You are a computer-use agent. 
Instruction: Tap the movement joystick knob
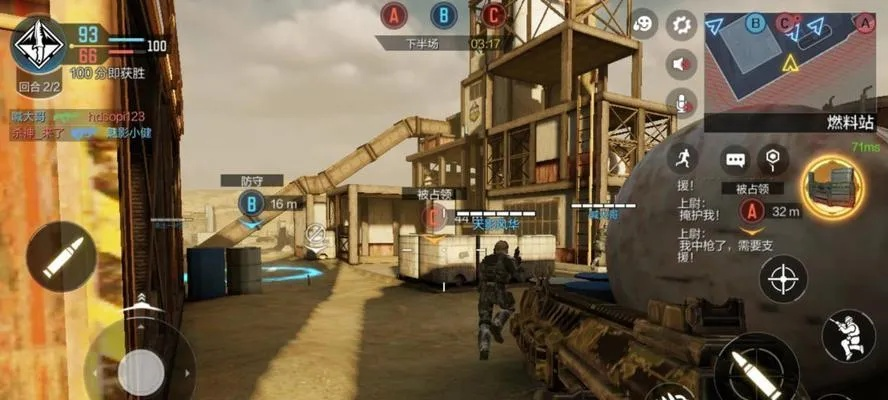140,371
